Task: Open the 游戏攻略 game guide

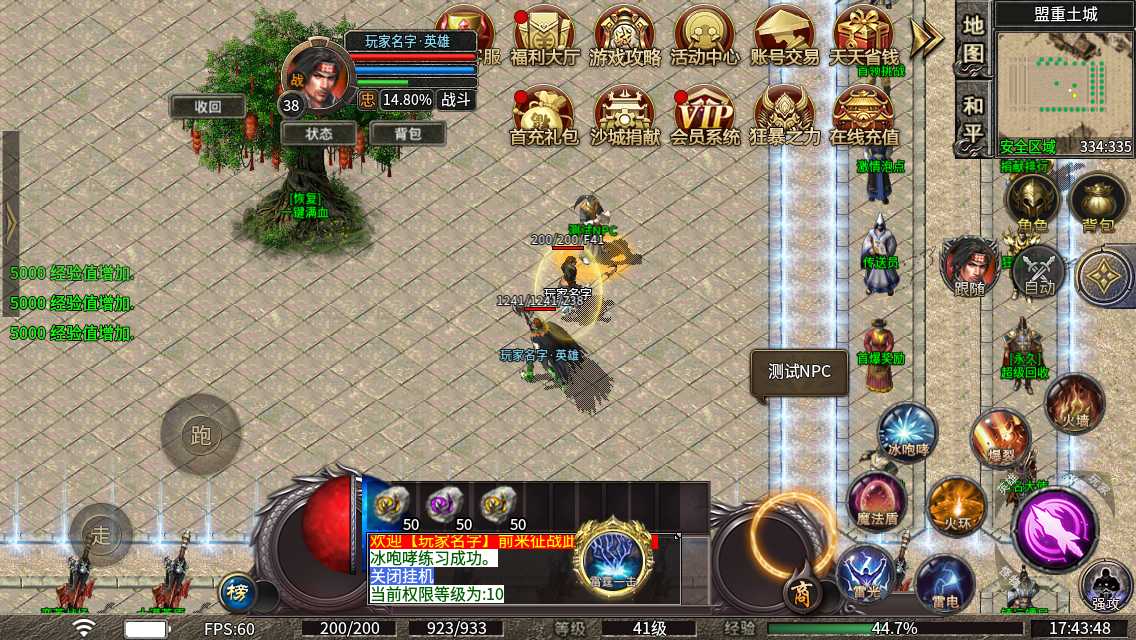Action: 625,36
